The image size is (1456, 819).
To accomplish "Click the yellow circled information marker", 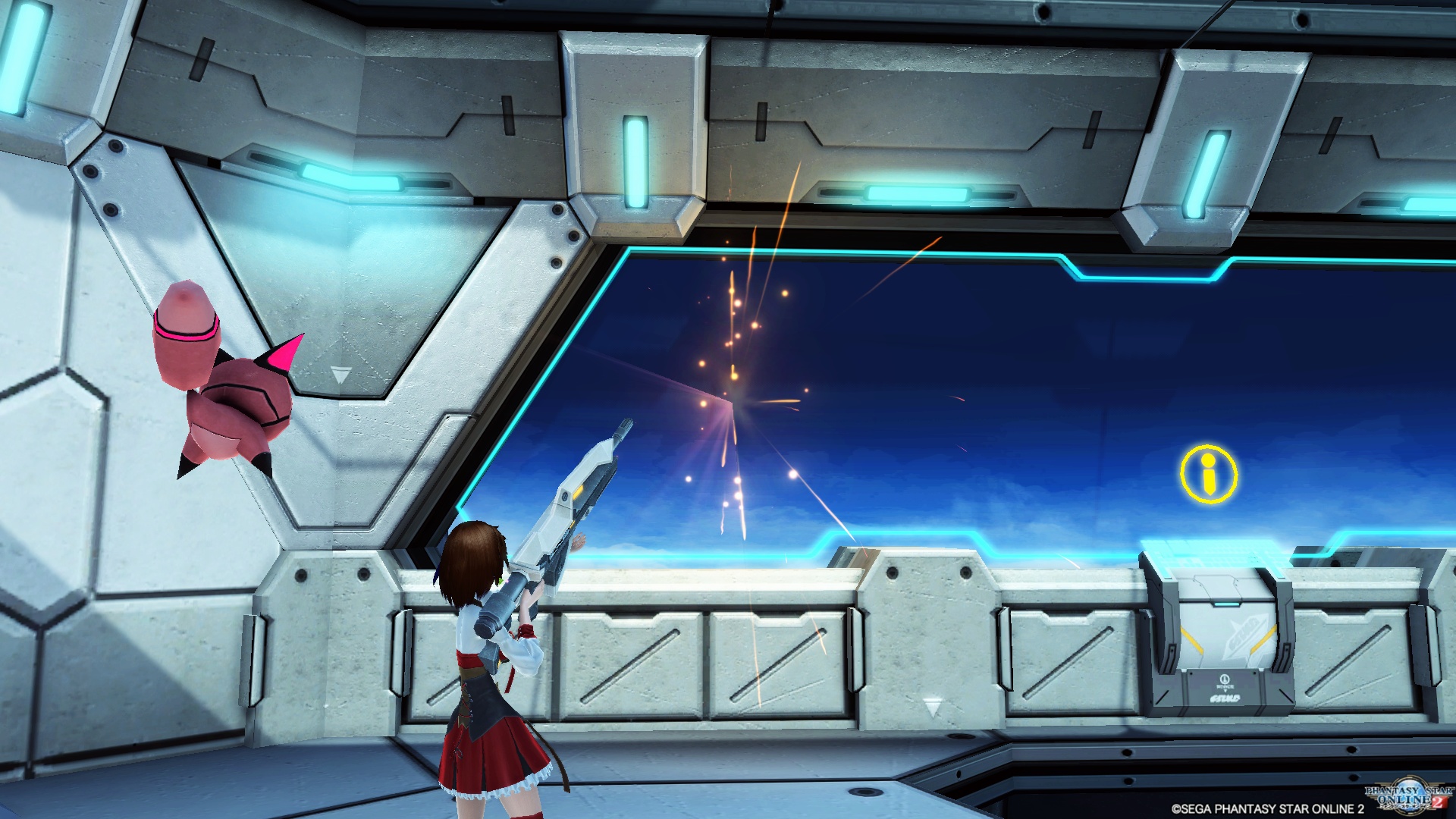I will [1208, 474].
